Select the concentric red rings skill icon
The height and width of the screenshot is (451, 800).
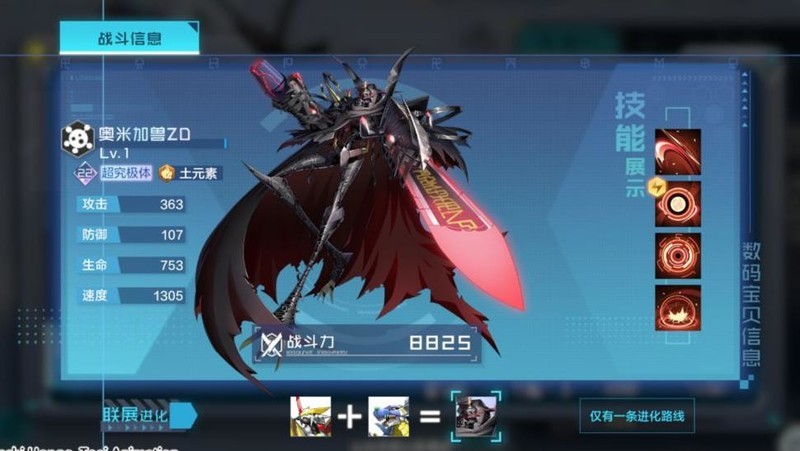(677, 255)
